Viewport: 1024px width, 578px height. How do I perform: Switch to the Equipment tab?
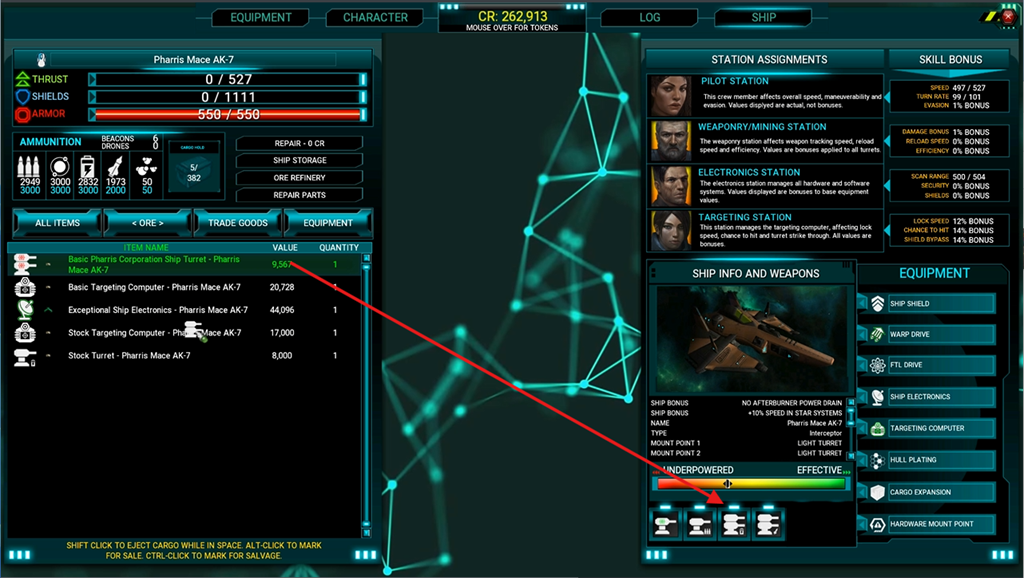coord(261,17)
